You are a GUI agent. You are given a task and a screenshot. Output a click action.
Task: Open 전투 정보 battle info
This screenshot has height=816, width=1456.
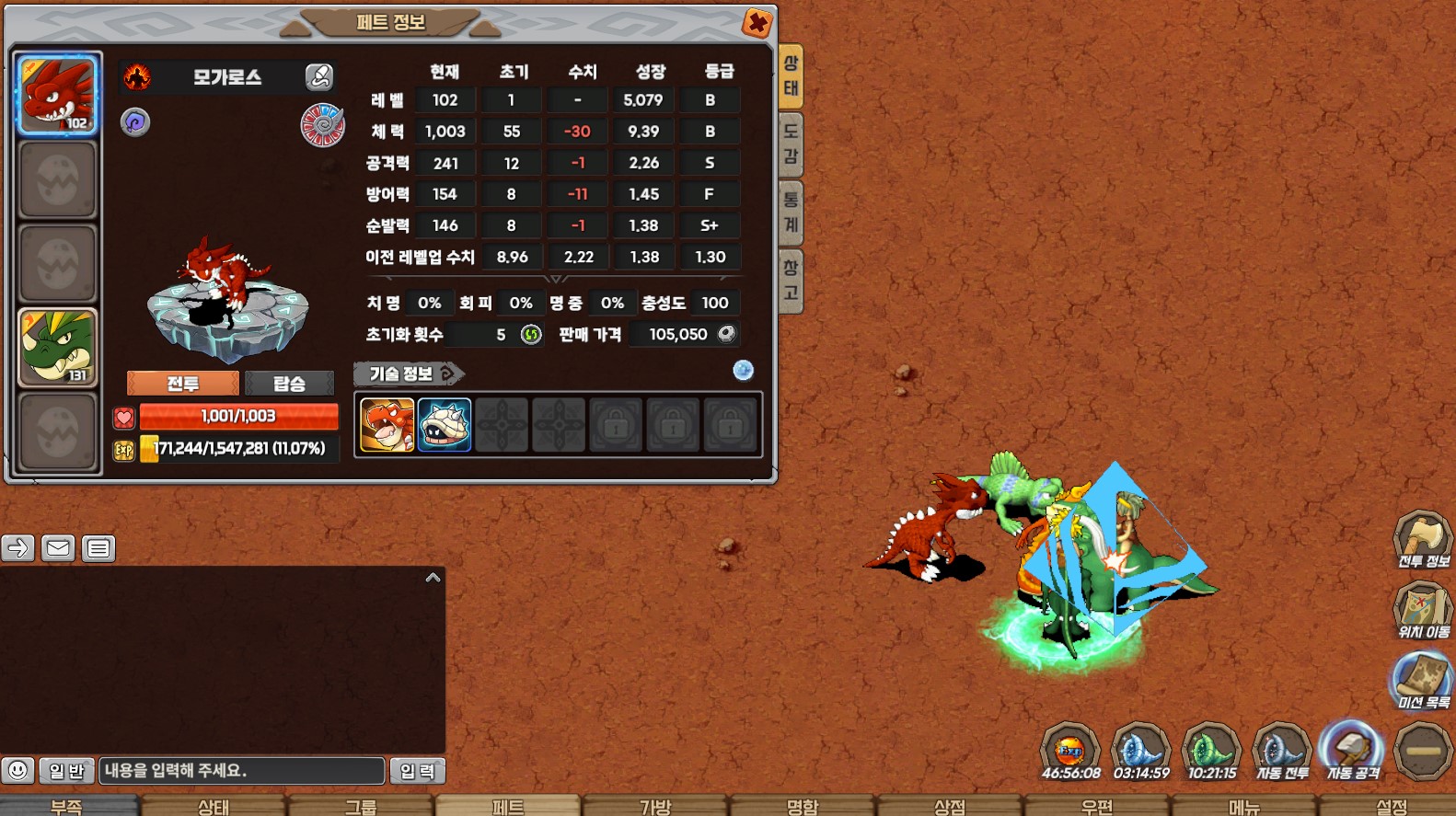tap(1423, 540)
